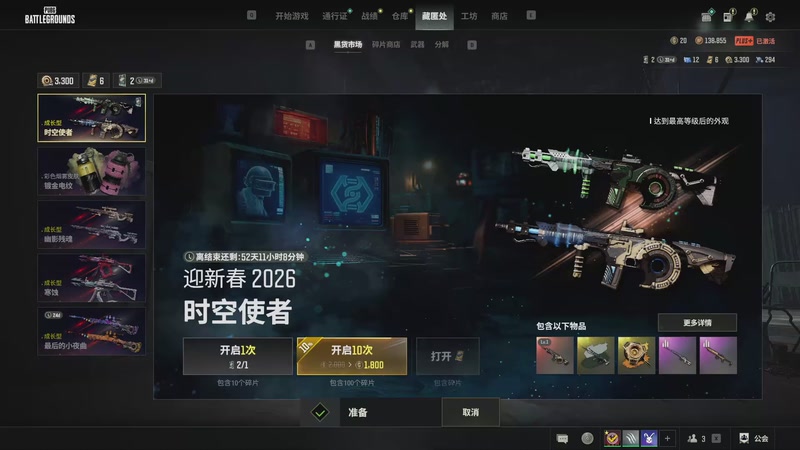Click the 开启1次 open-once button
The width and height of the screenshot is (800, 450).
(x=237, y=356)
